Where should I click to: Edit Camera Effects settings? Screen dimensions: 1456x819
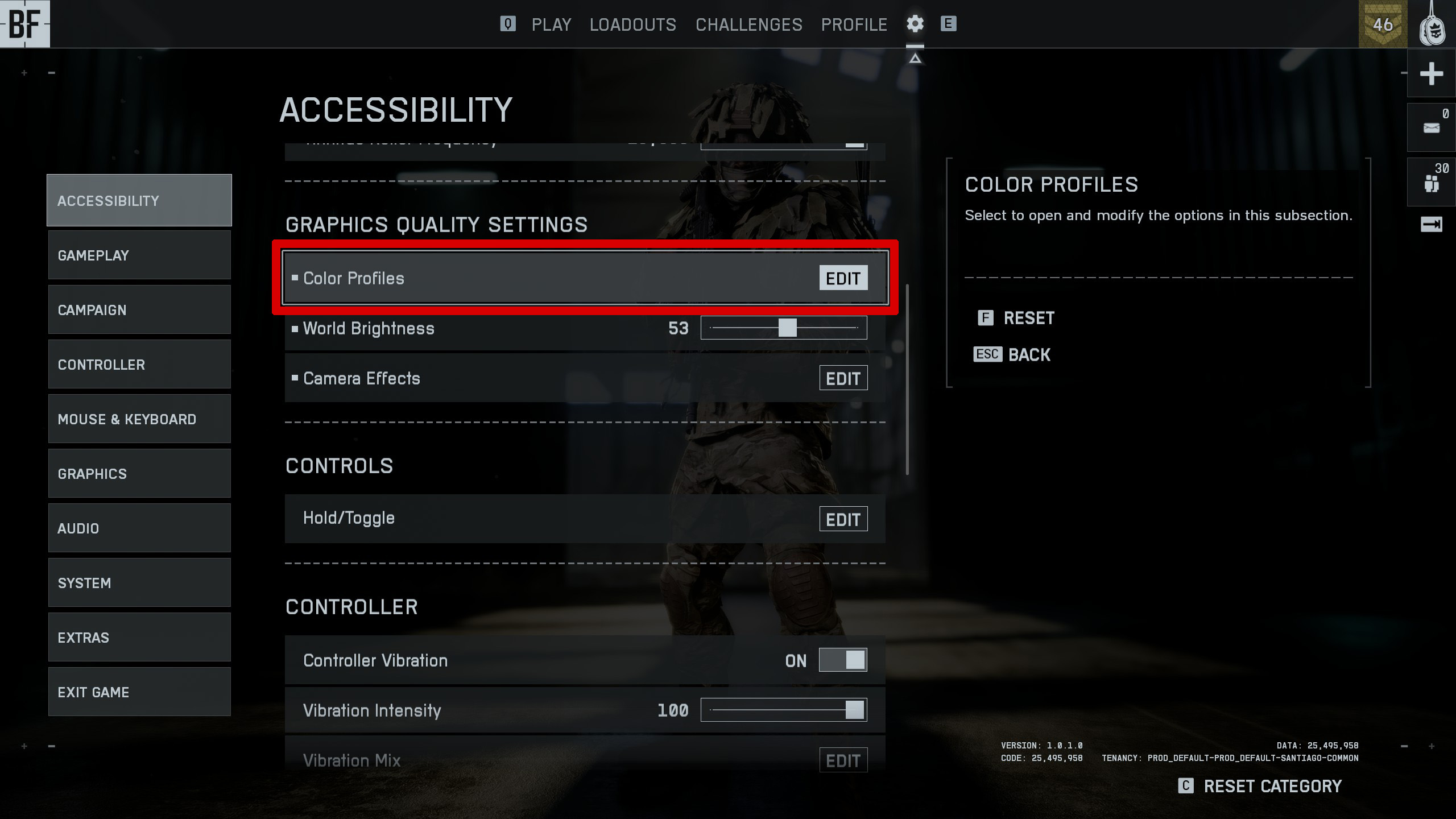pyautogui.click(x=843, y=378)
